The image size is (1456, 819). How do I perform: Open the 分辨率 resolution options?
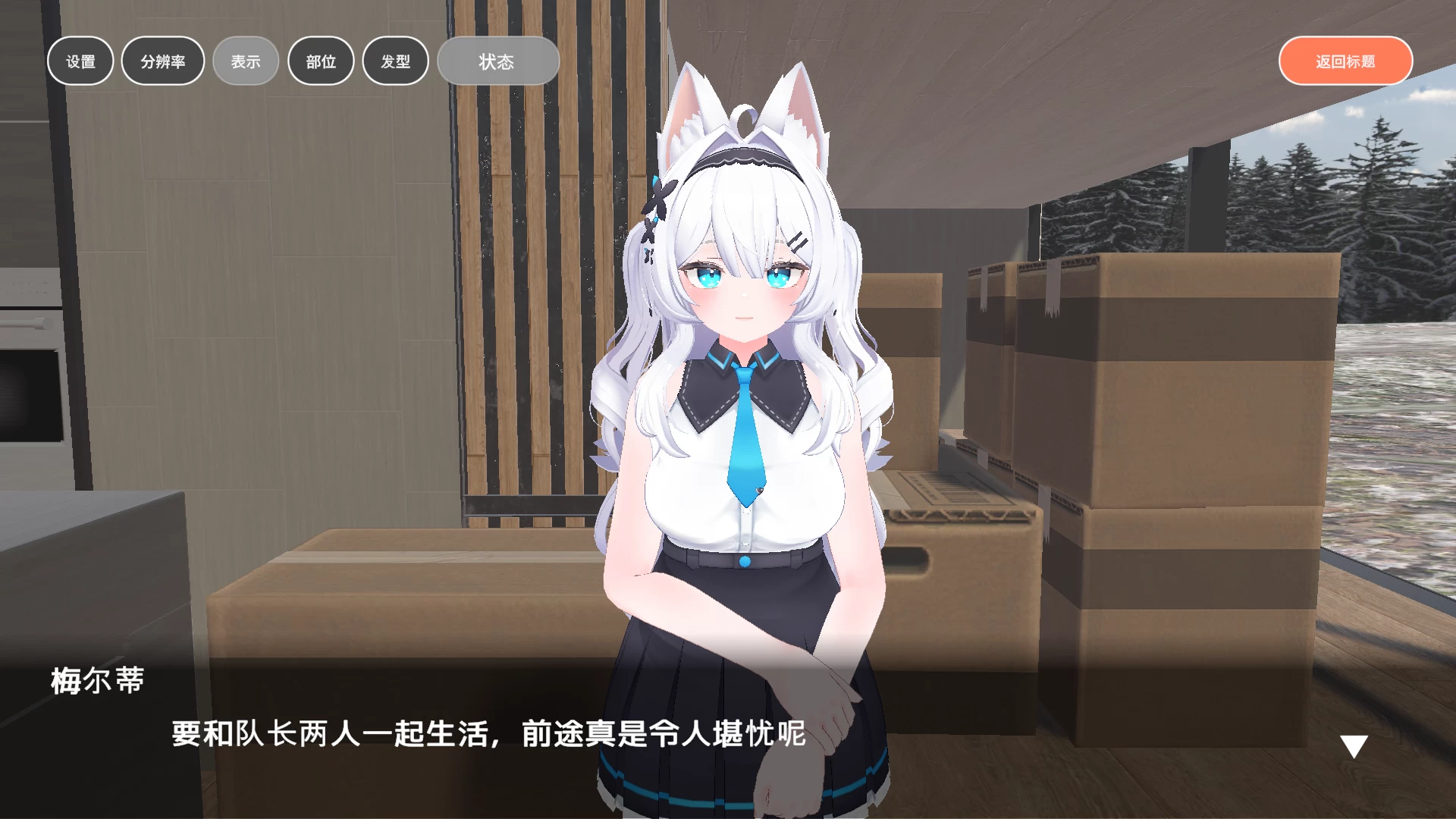(162, 61)
